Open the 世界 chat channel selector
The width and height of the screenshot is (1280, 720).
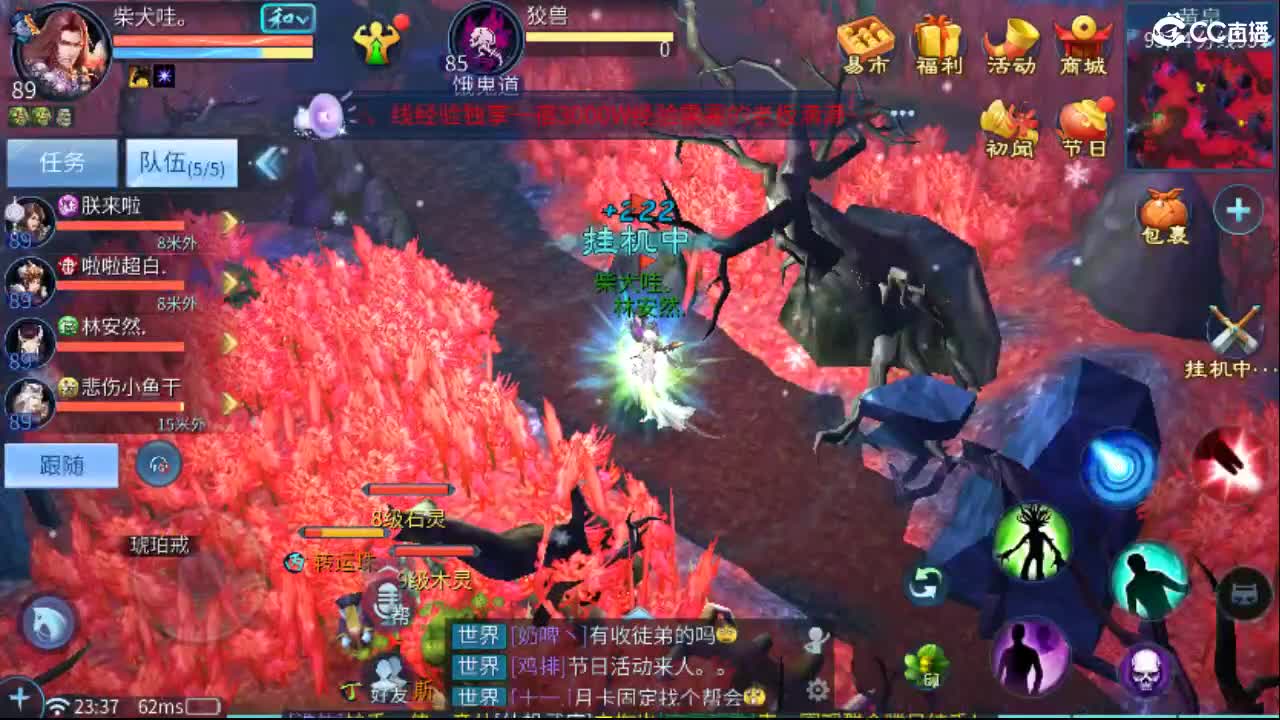pos(477,632)
